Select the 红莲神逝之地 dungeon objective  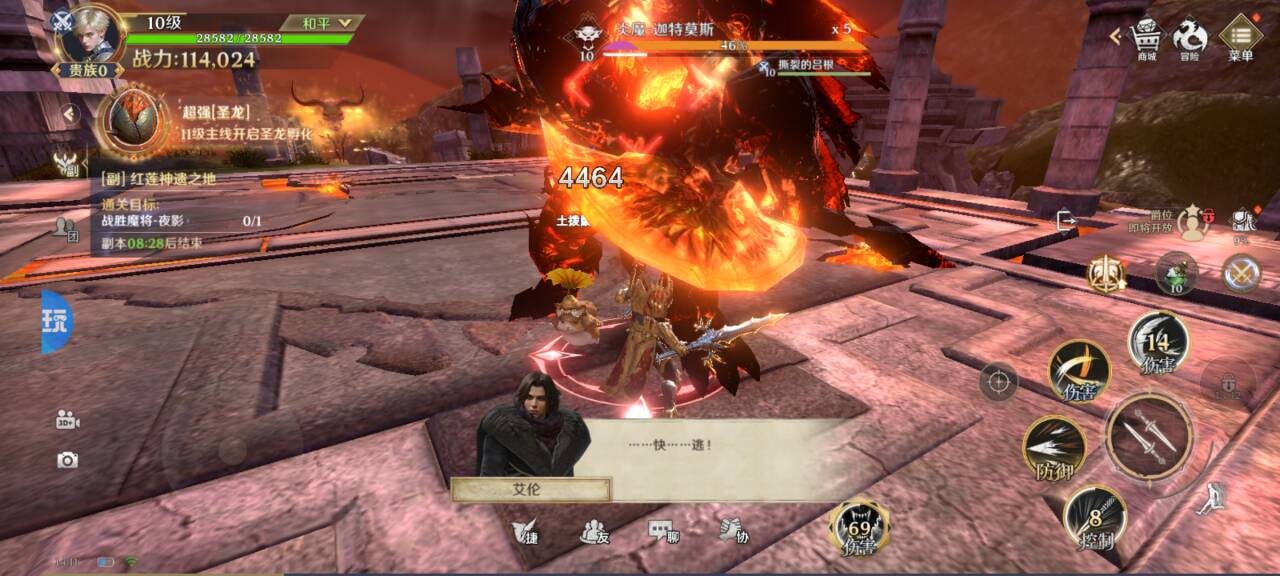coord(180,178)
